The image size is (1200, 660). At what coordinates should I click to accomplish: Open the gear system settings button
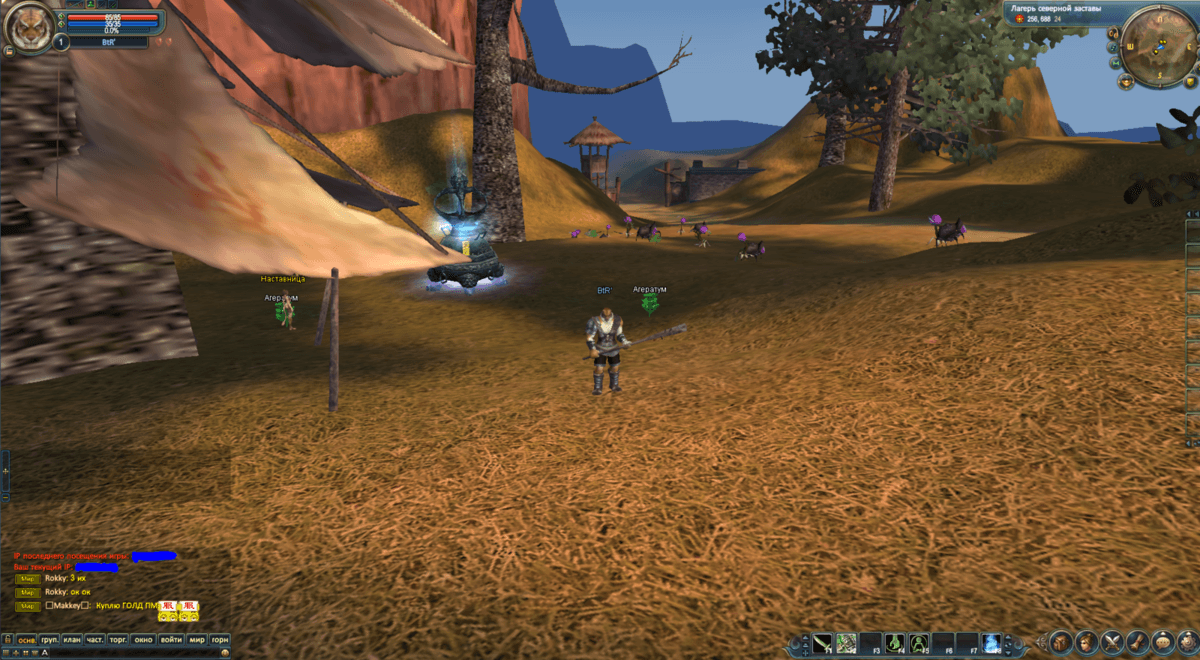[1188, 642]
